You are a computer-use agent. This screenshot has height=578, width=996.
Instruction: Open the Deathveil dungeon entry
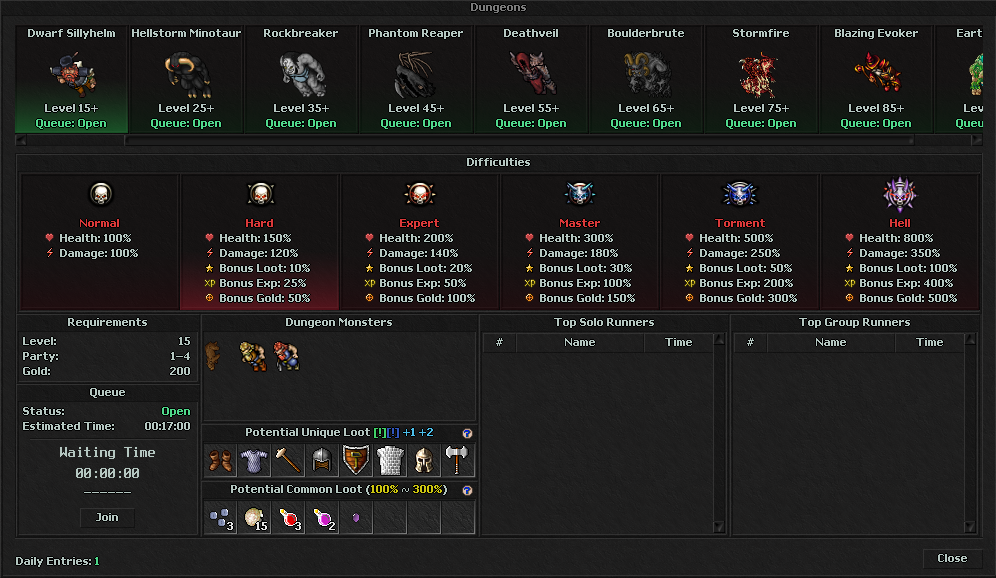tap(531, 79)
